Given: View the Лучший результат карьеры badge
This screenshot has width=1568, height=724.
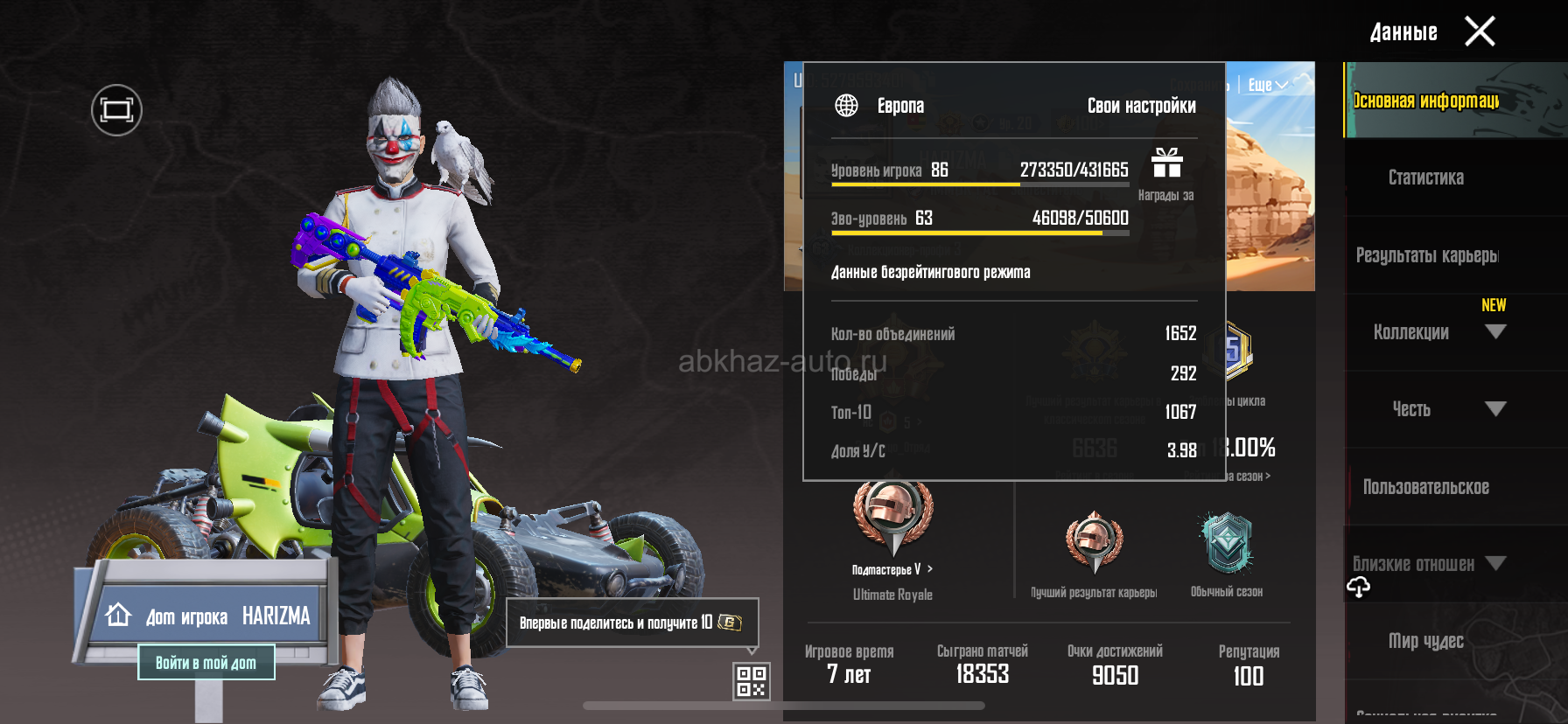Looking at the screenshot, I should tap(1094, 542).
